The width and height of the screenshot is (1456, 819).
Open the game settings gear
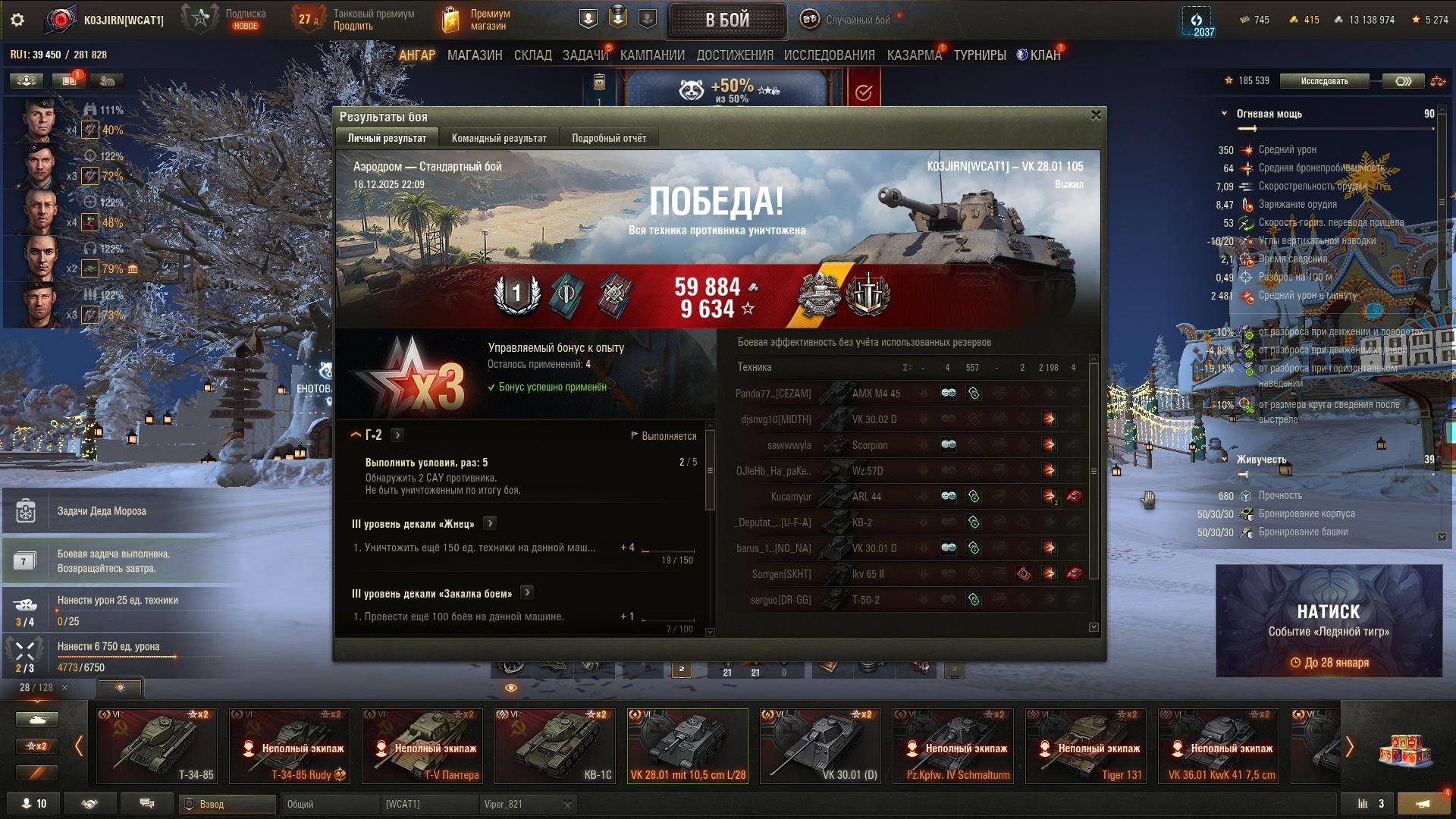(17, 20)
